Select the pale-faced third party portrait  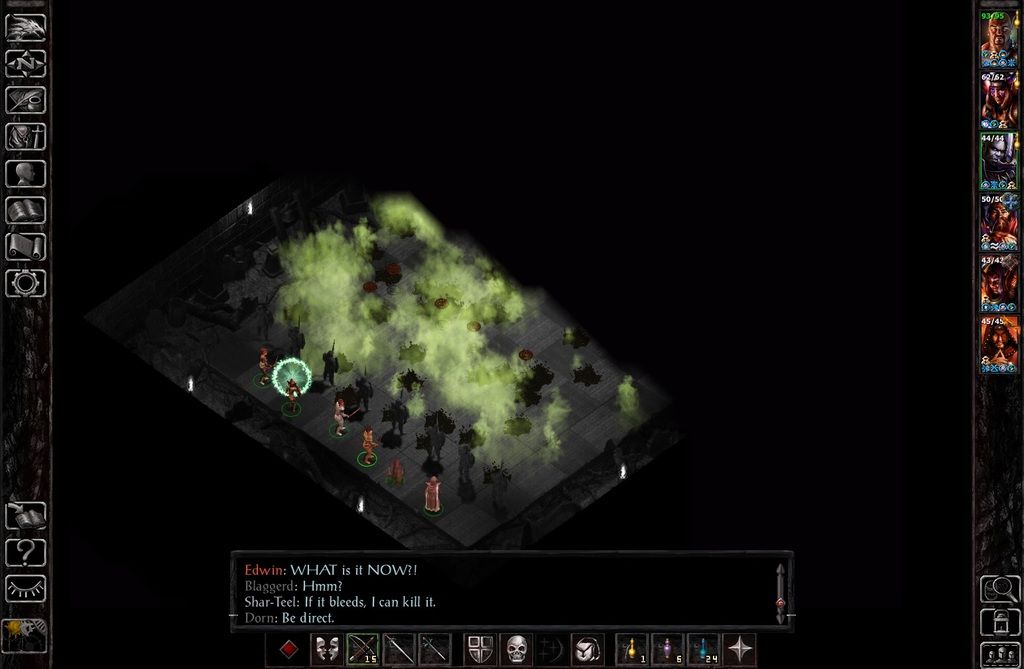pos(998,161)
